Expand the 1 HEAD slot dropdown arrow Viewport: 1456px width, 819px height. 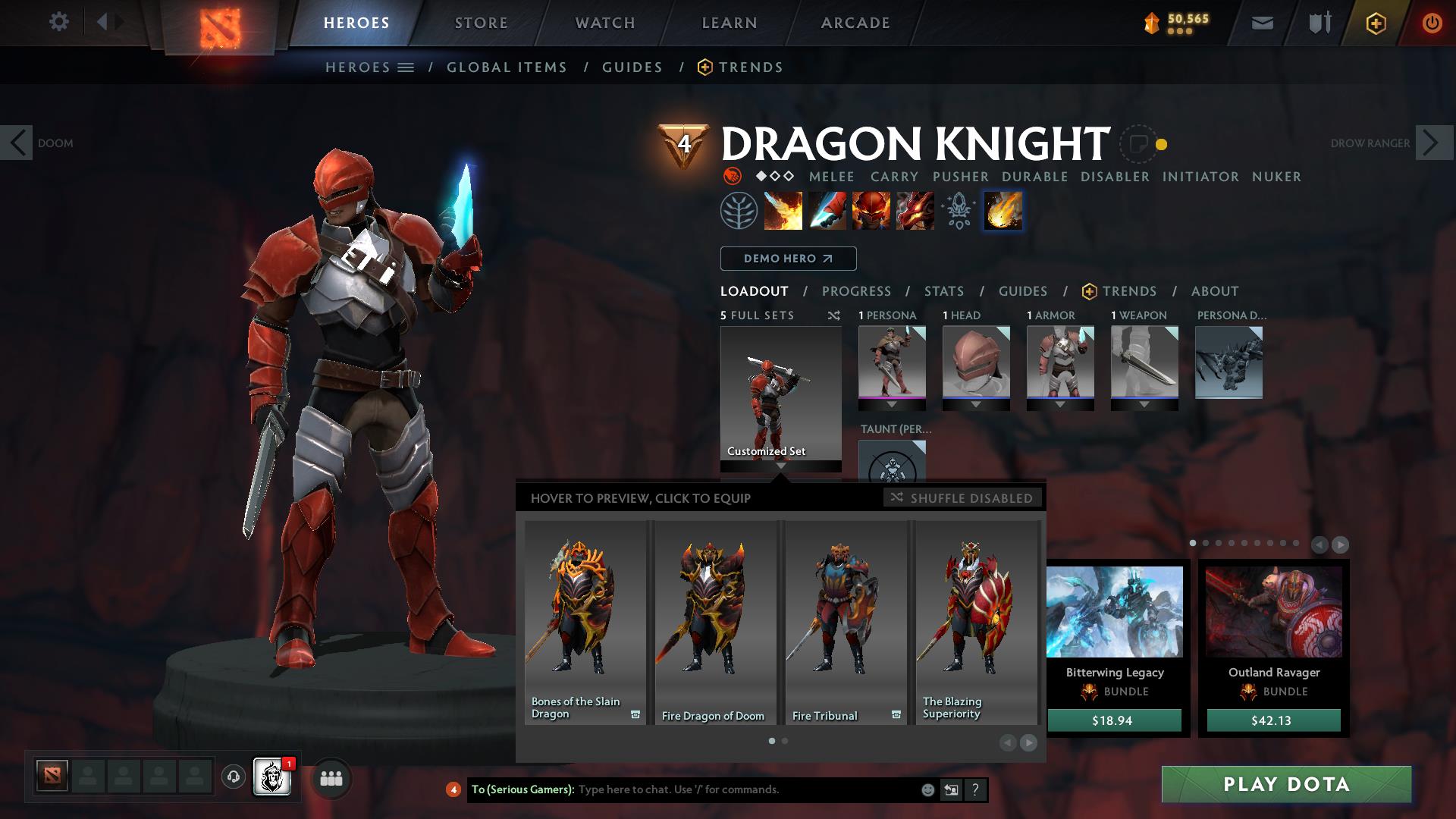[x=976, y=405]
